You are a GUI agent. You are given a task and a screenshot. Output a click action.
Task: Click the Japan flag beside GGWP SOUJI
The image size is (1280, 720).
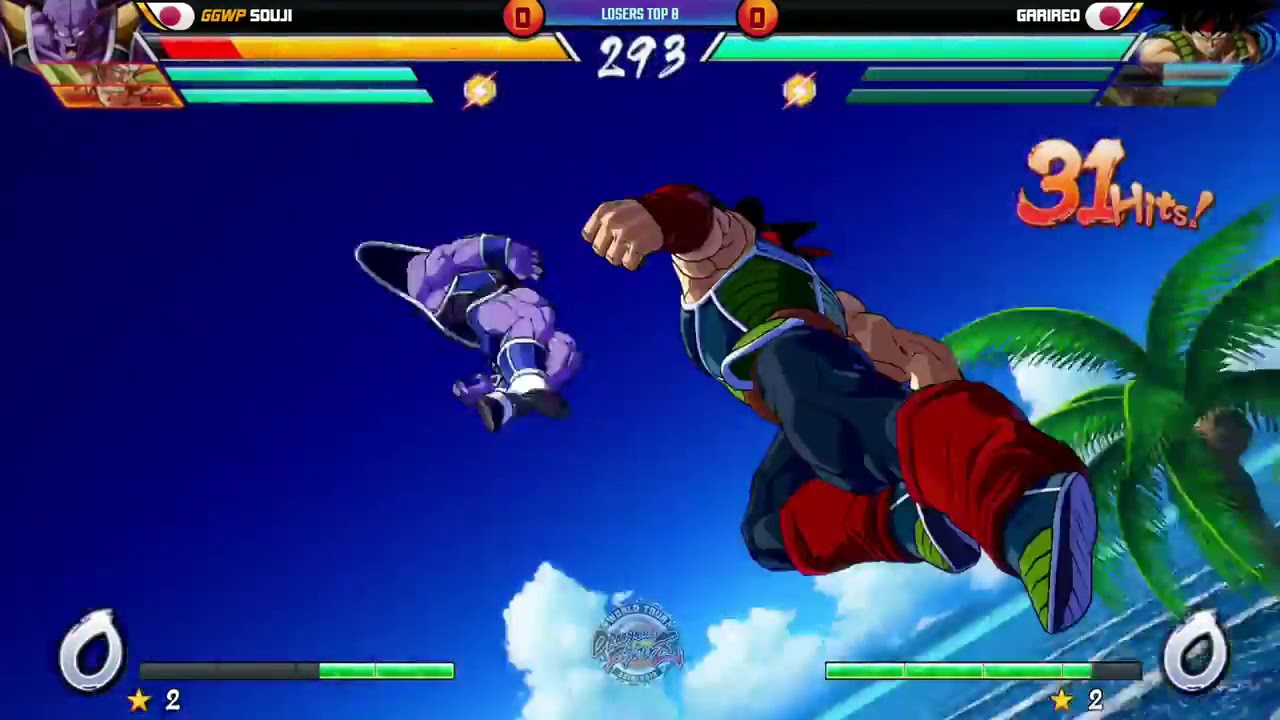tap(168, 15)
